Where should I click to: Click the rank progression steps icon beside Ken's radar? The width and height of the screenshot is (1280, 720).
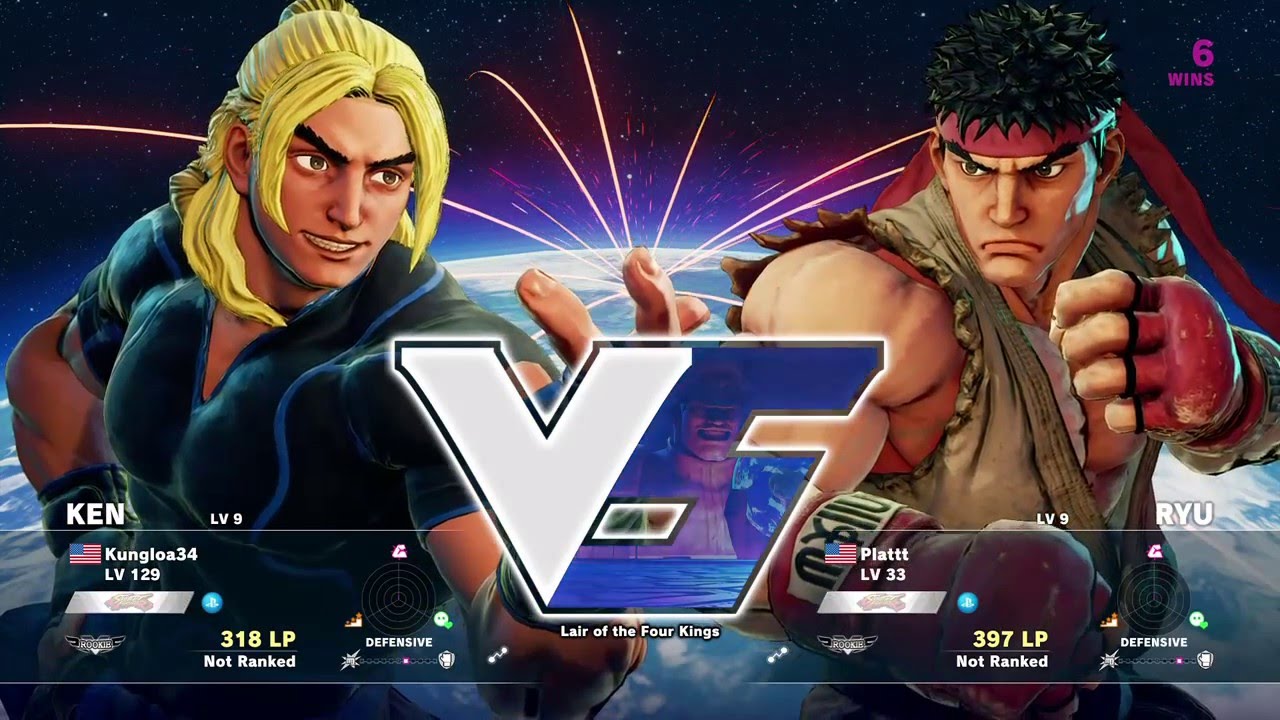(x=354, y=619)
